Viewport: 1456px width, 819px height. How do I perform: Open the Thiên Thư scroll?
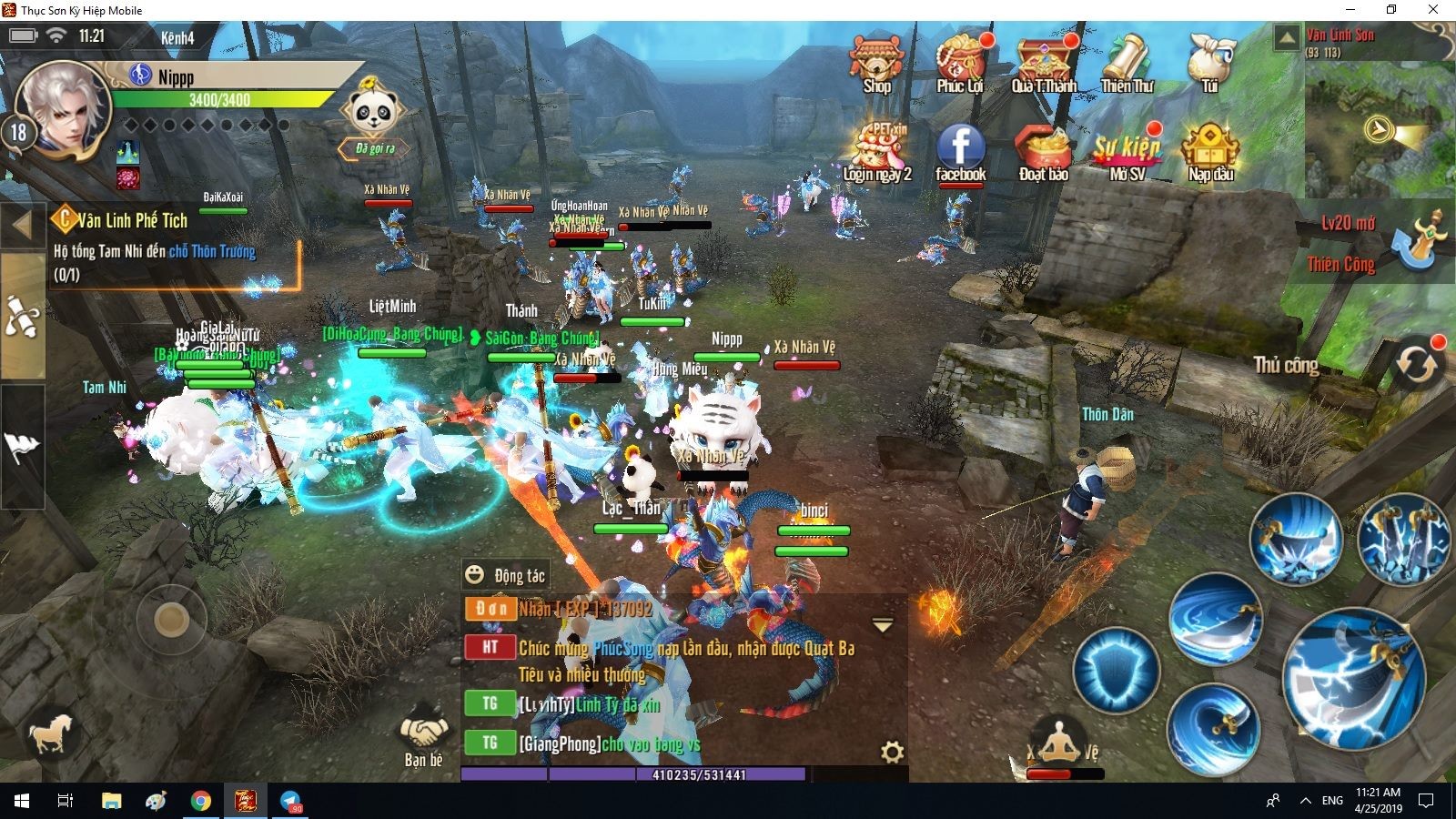pos(1127,64)
